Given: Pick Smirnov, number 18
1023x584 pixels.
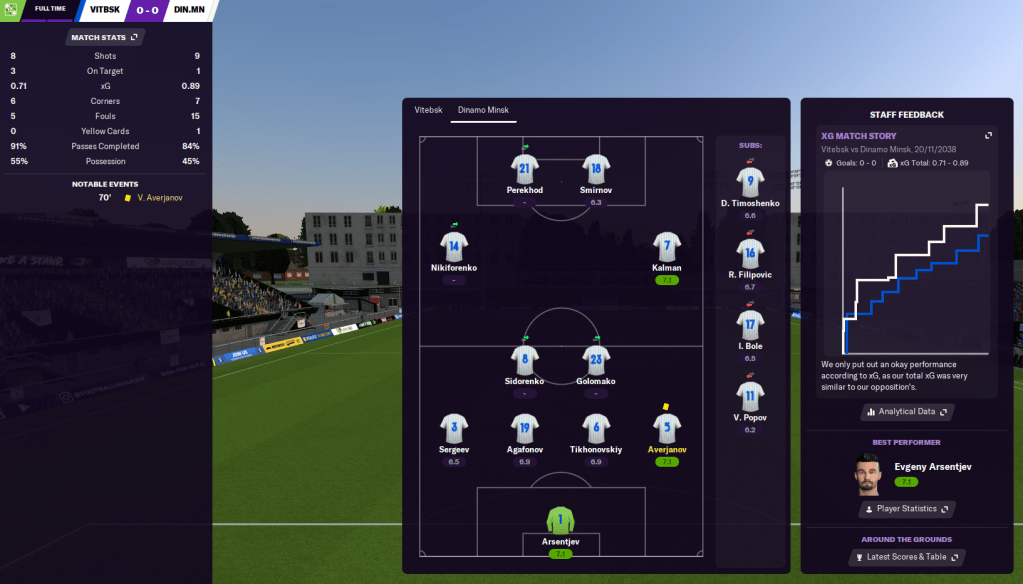Looking at the screenshot, I should pos(596,169).
